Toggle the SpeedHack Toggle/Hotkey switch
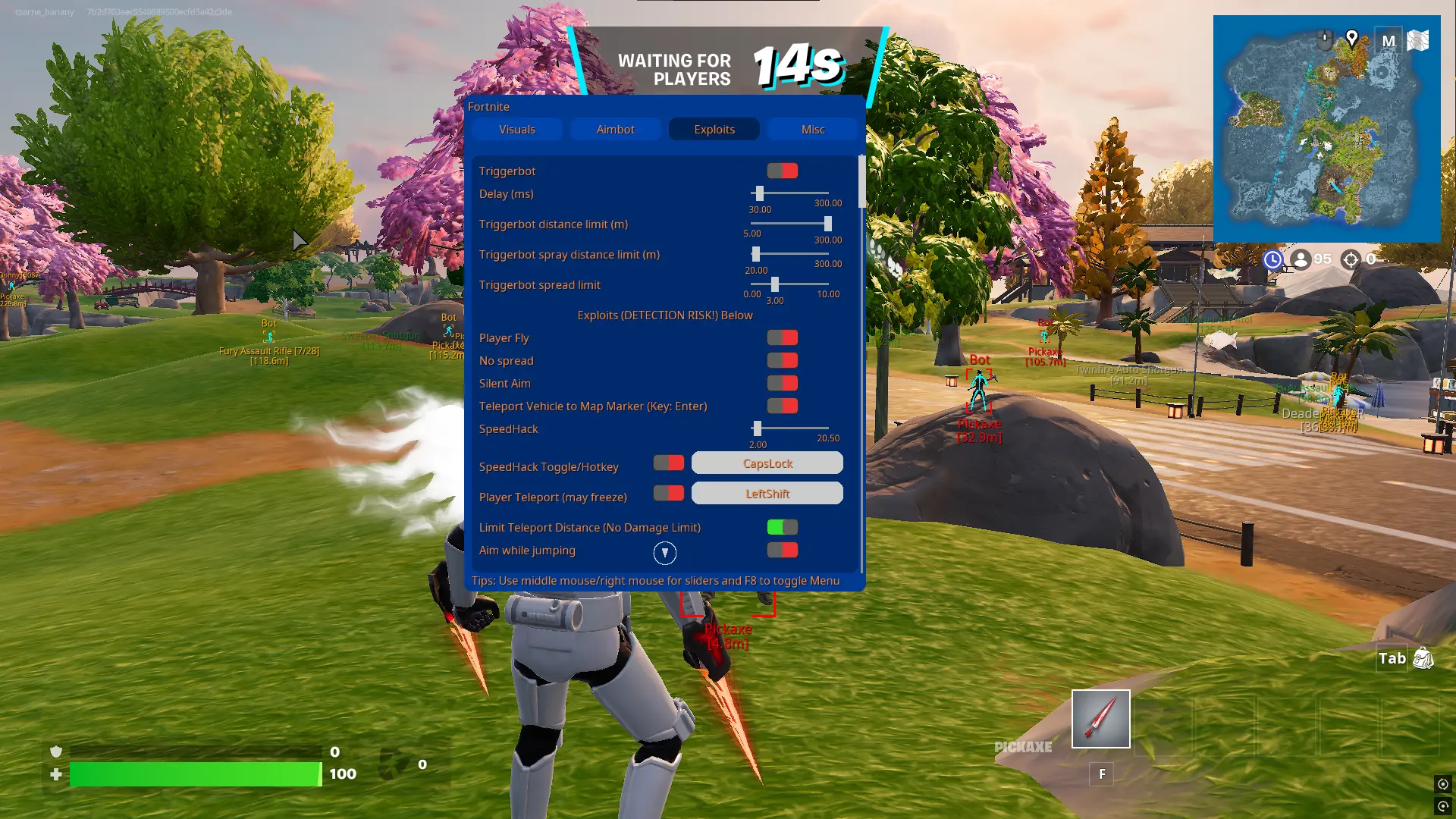The image size is (1456, 819). pyautogui.click(x=669, y=463)
